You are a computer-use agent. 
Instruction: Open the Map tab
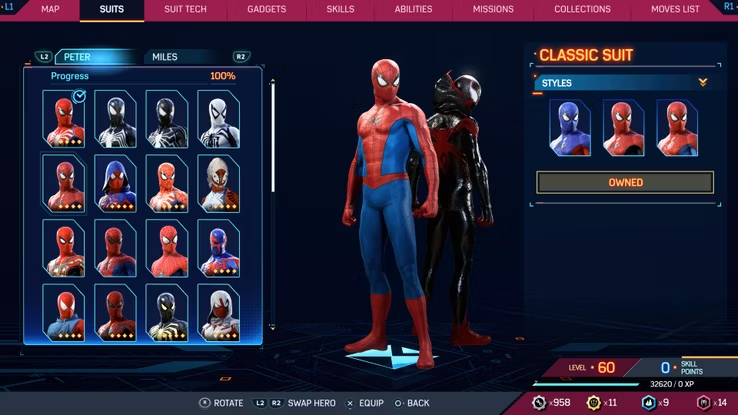point(50,9)
